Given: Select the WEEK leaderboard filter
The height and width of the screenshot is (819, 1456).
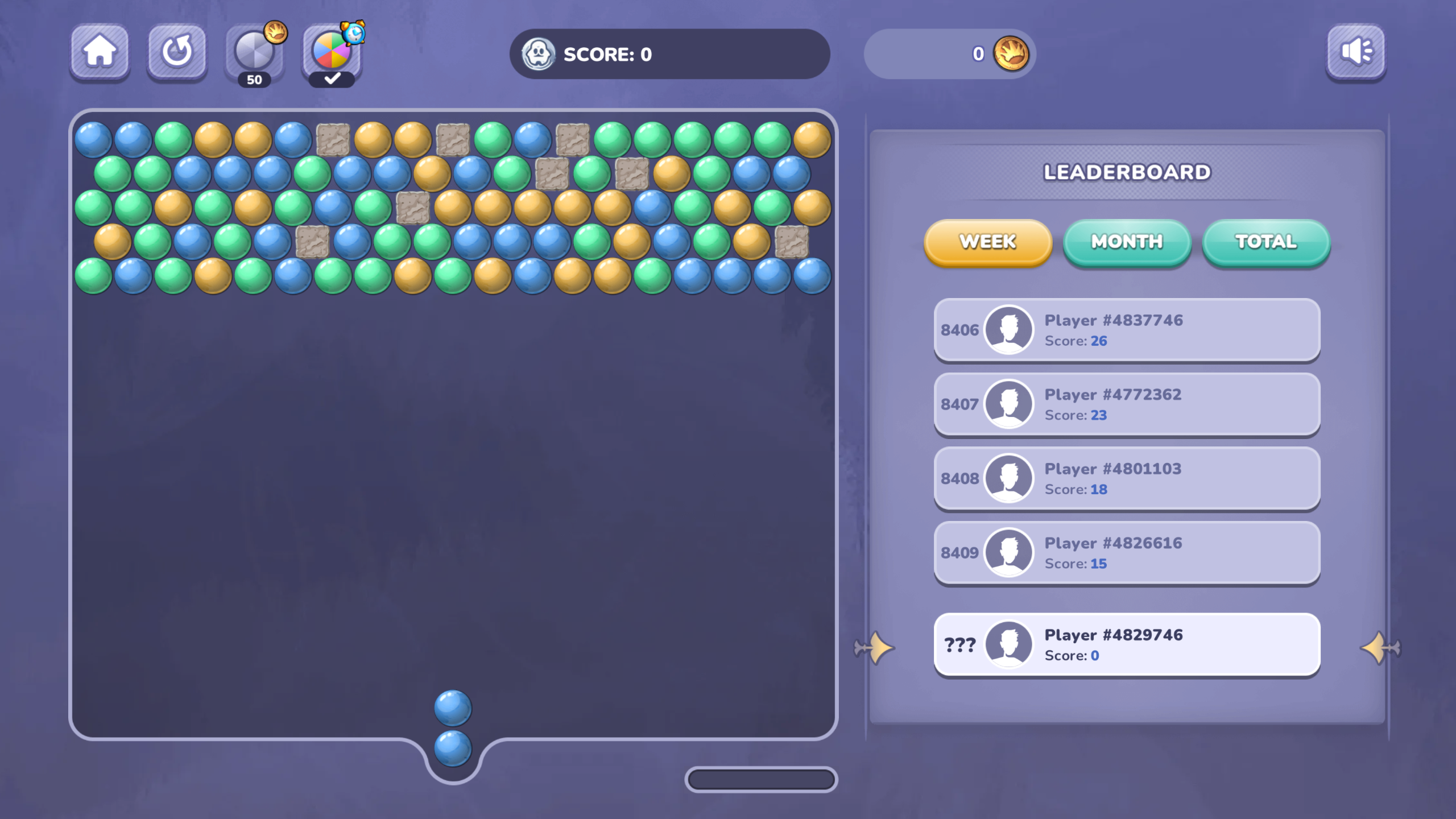Looking at the screenshot, I should [987, 242].
